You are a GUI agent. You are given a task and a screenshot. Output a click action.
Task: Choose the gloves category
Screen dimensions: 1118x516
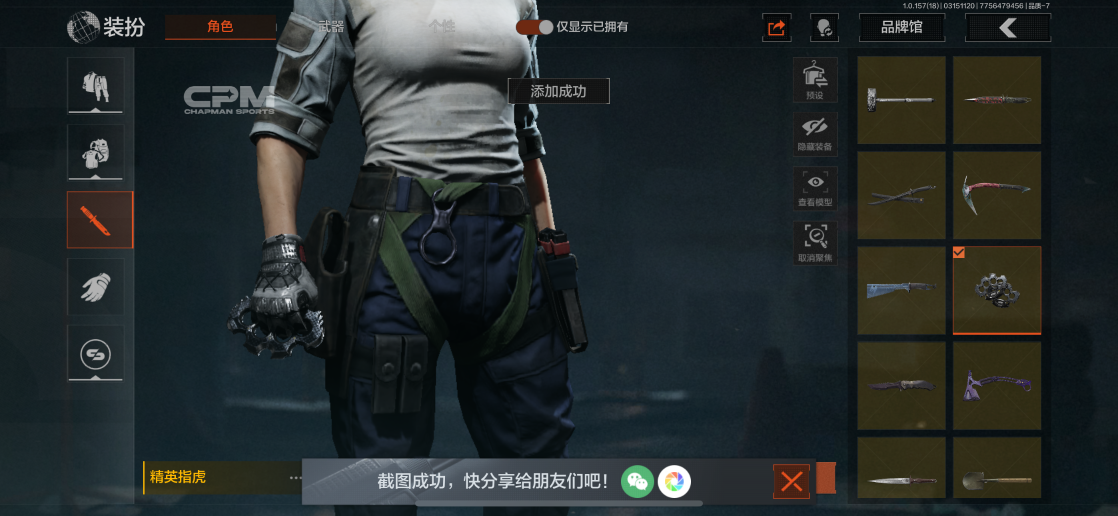pyautogui.click(x=96, y=287)
